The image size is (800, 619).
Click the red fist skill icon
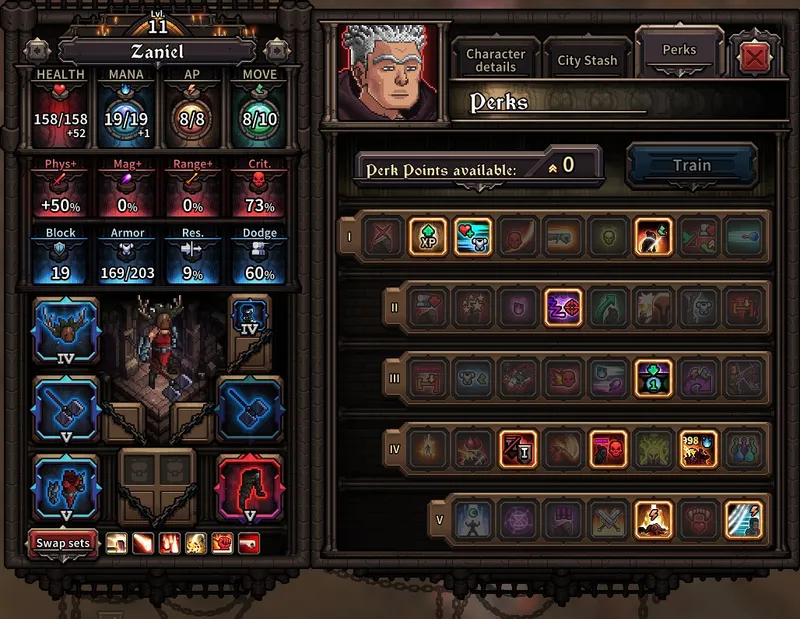click(225, 543)
